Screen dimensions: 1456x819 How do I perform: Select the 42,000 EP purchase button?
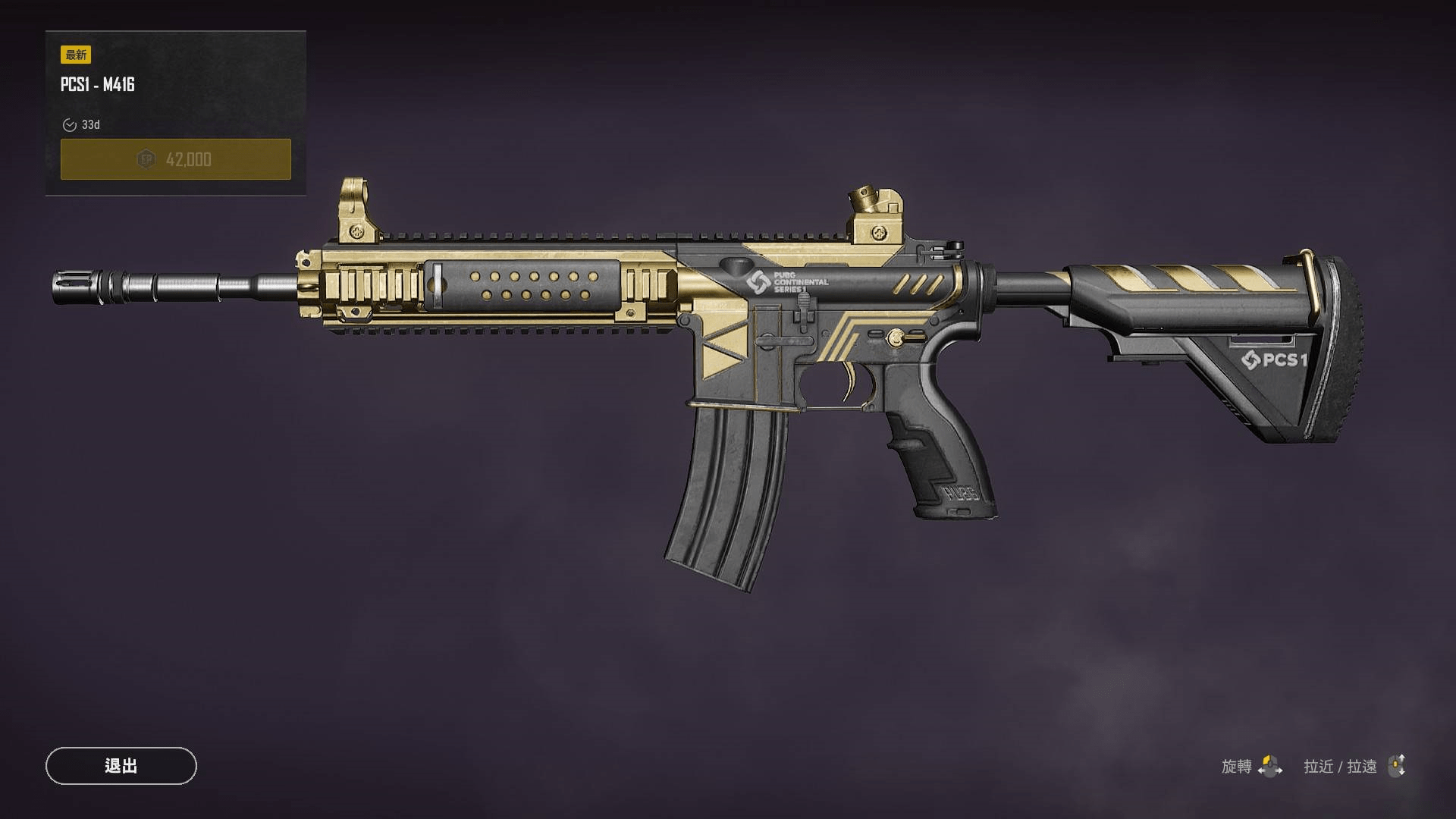pyautogui.click(x=175, y=158)
